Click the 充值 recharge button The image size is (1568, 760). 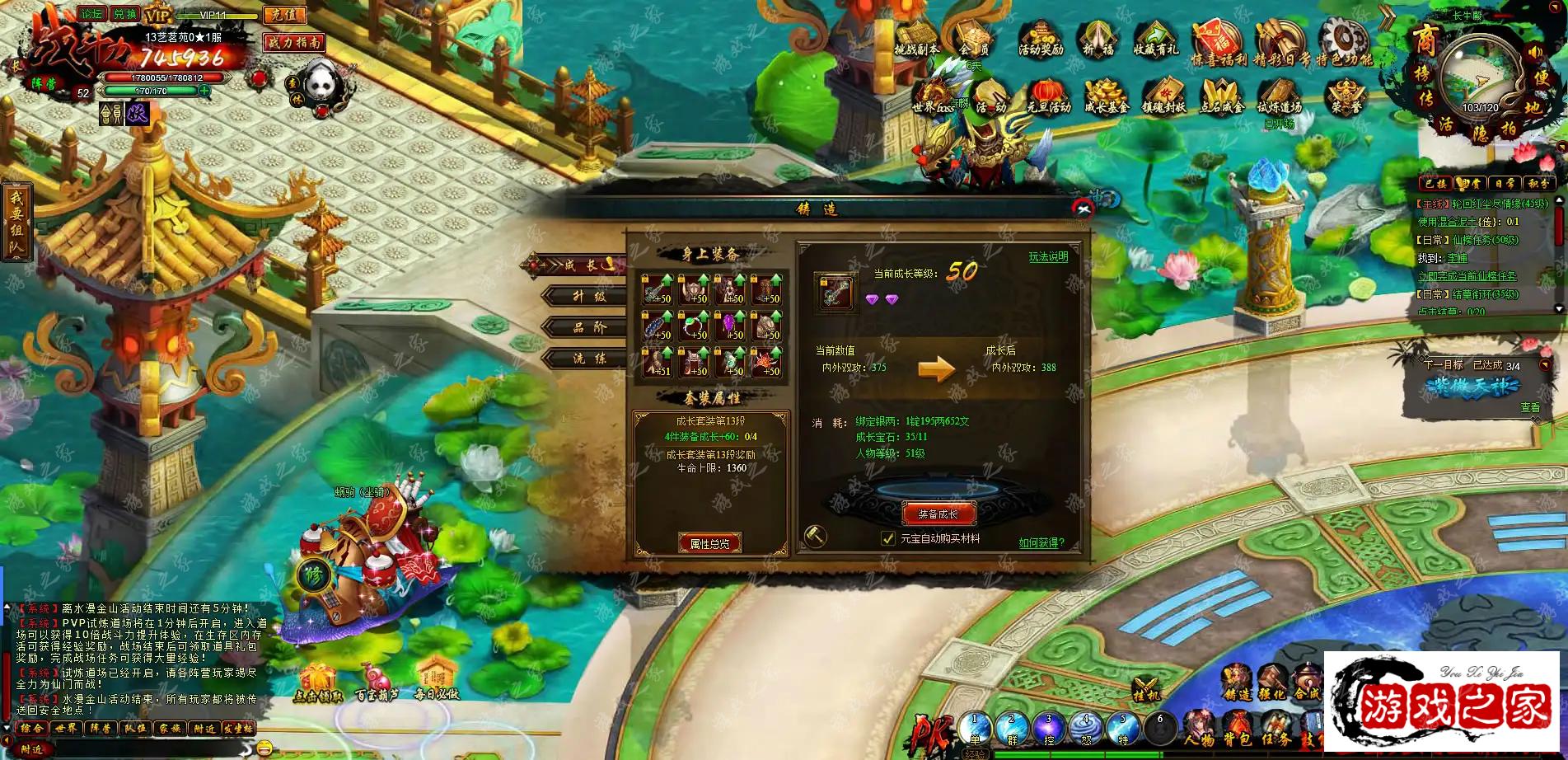pyautogui.click(x=284, y=15)
